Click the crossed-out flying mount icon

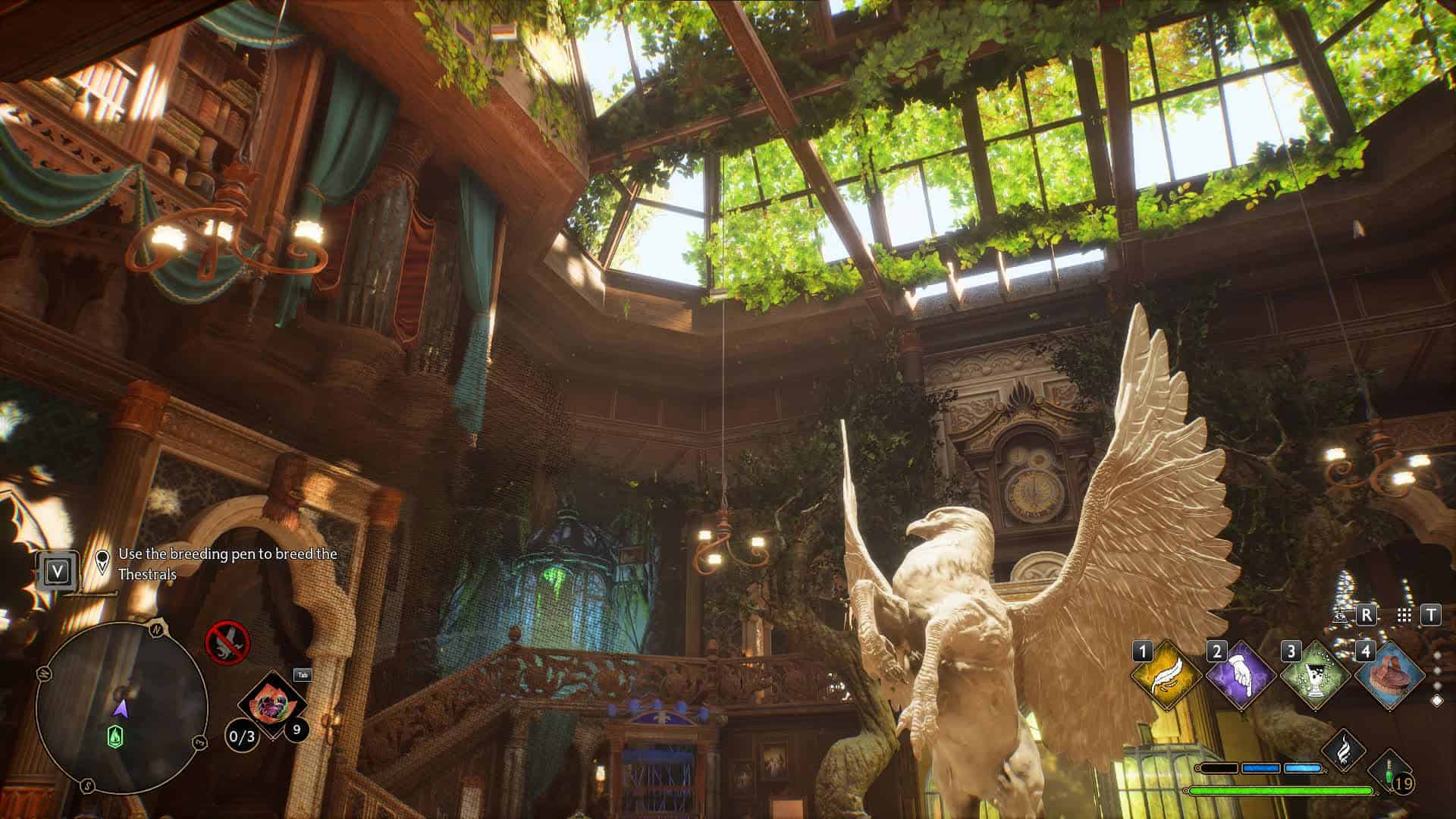[x=227, y=643]
